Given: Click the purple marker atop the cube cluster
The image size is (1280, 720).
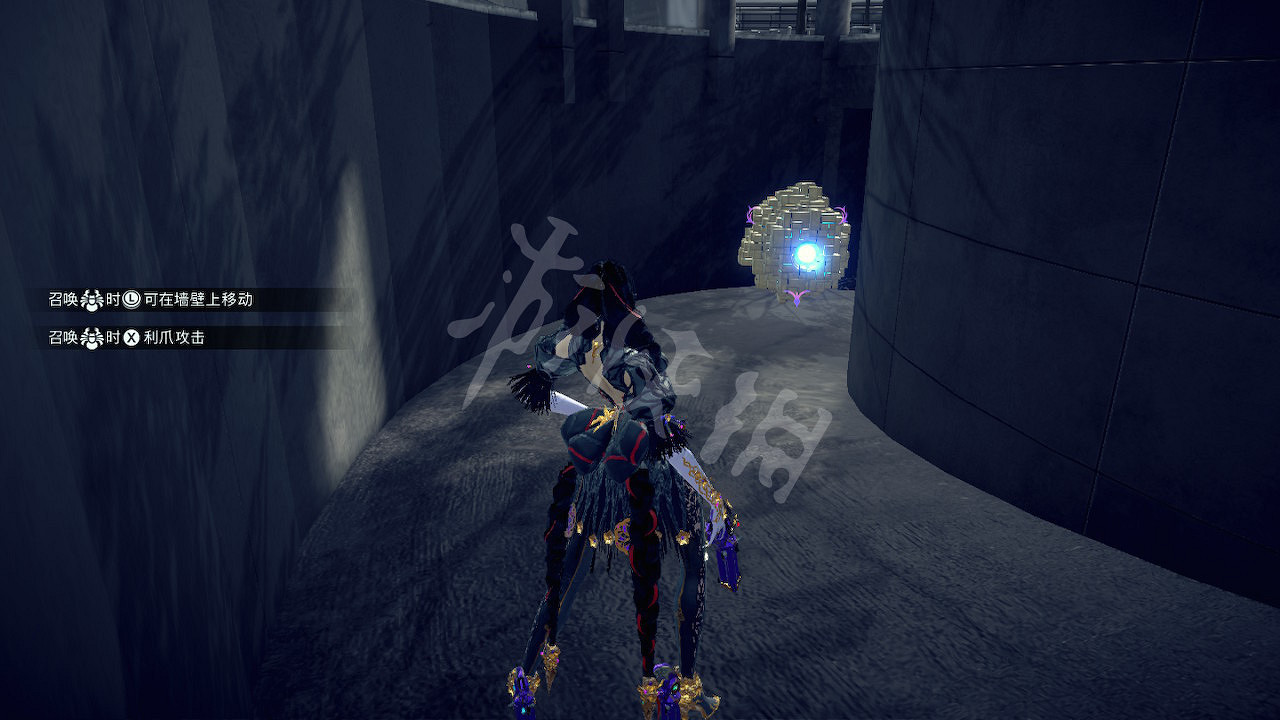Looking at the screenshot, I should coord(842,213).
